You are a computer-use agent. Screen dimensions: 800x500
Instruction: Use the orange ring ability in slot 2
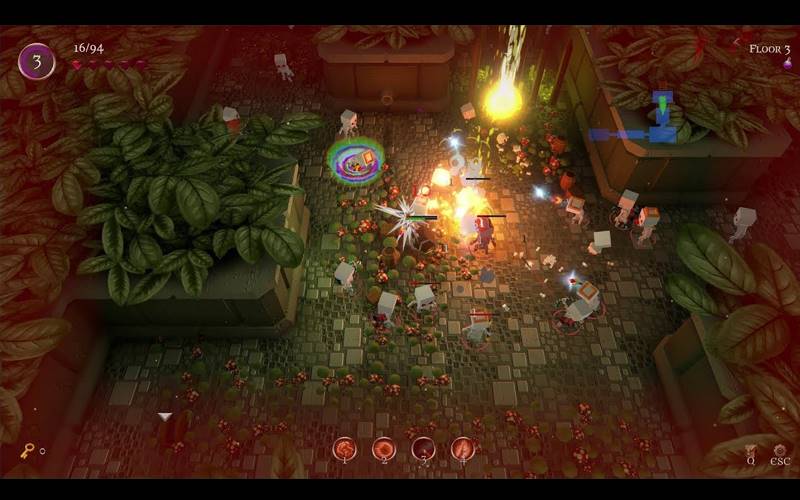coord(384,449)
